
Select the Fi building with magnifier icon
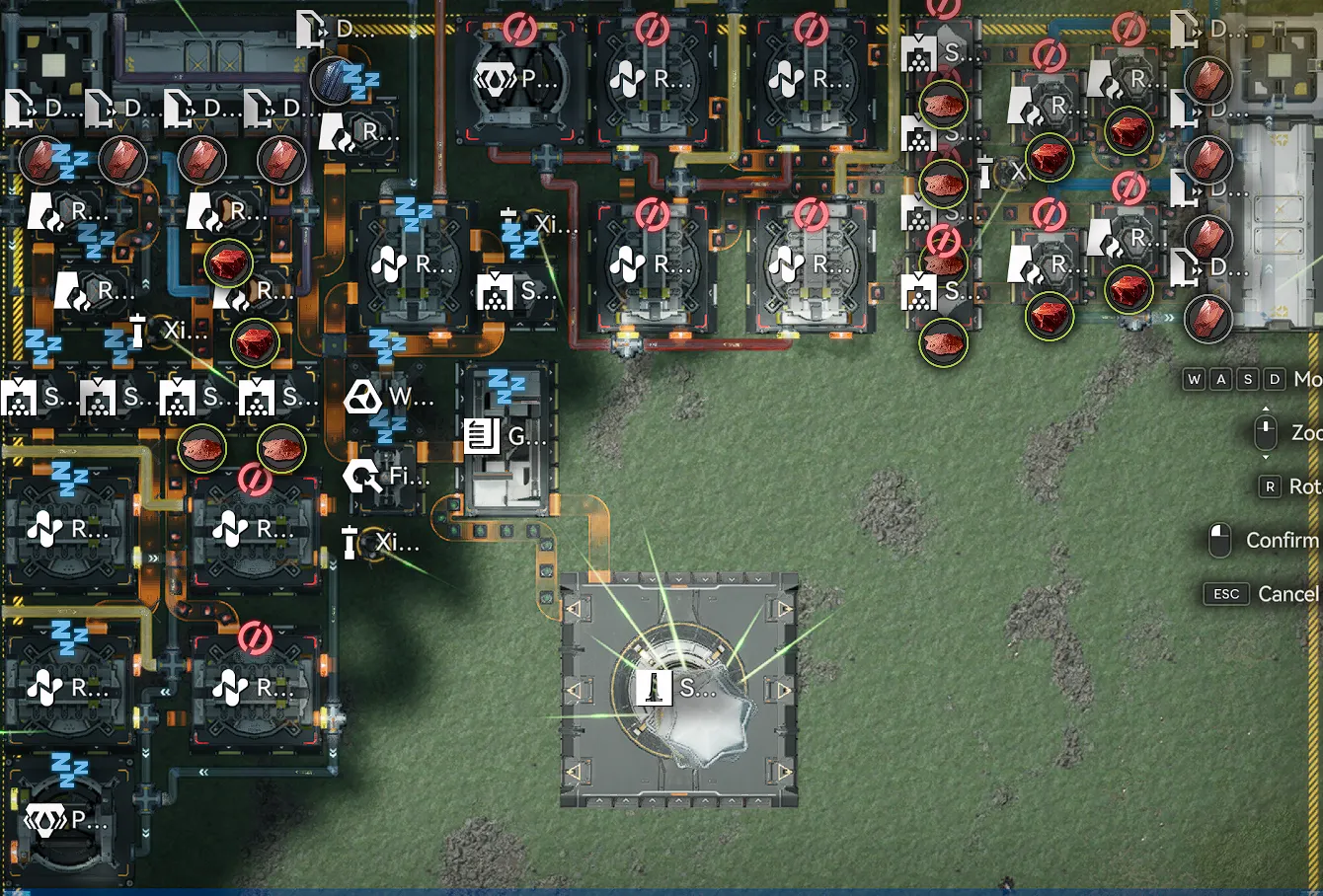tap(385, 477)
